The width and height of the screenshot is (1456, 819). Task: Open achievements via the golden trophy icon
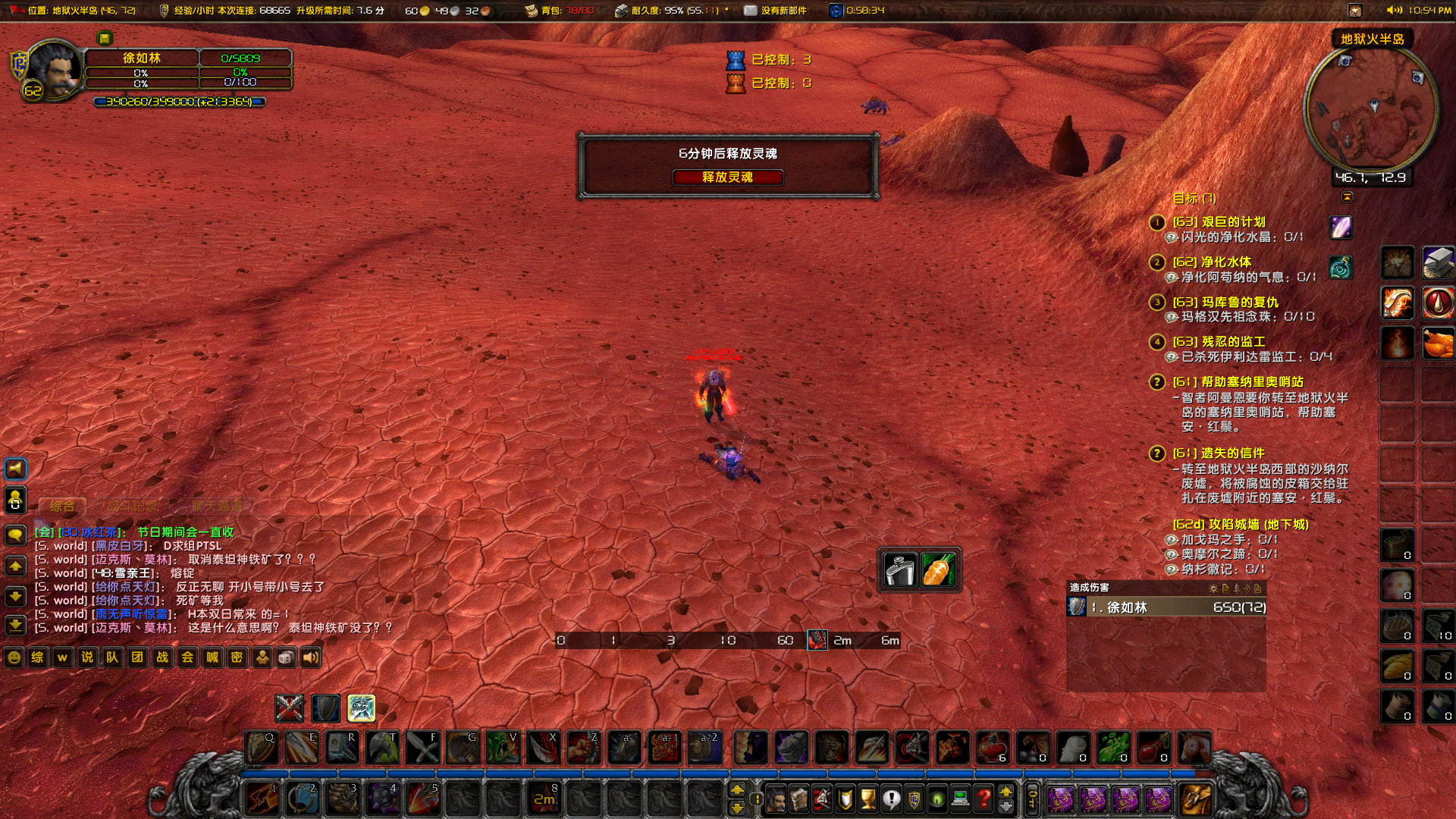(x=868, y=798)
